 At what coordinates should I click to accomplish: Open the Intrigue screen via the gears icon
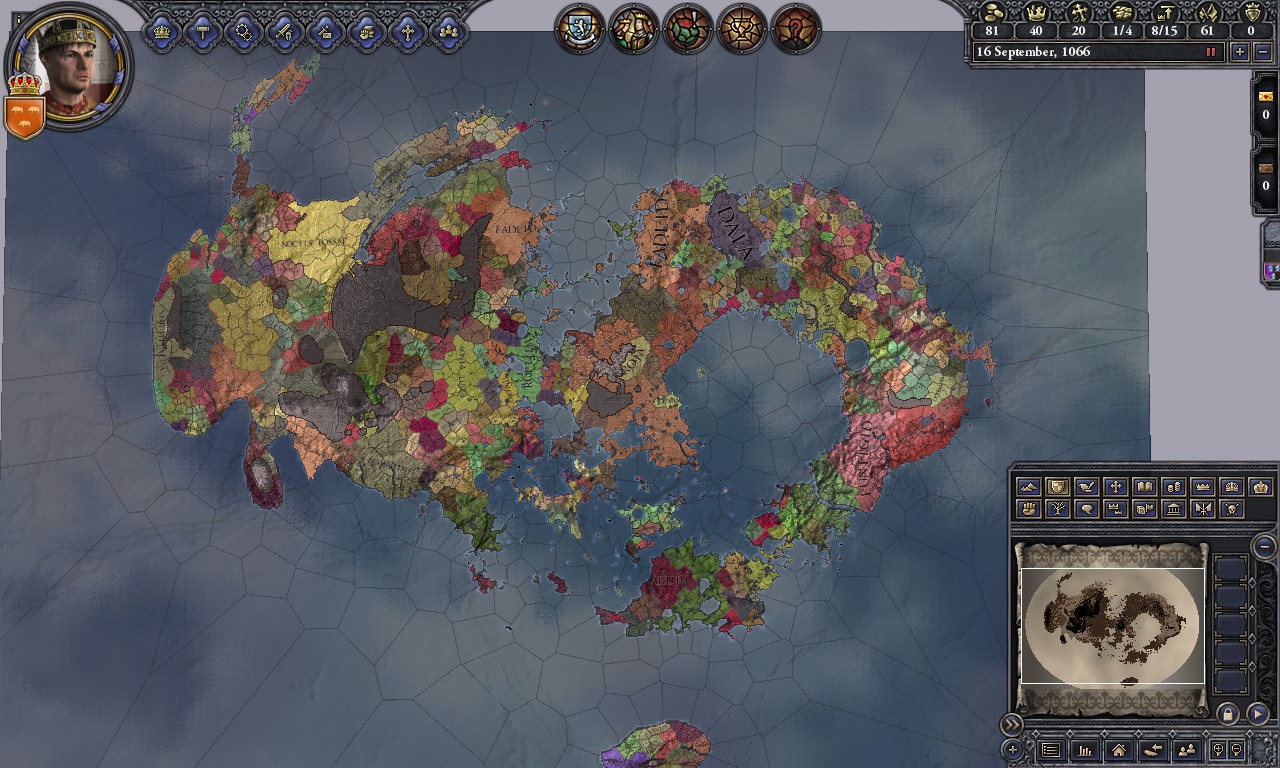click(x=245, y=31)
